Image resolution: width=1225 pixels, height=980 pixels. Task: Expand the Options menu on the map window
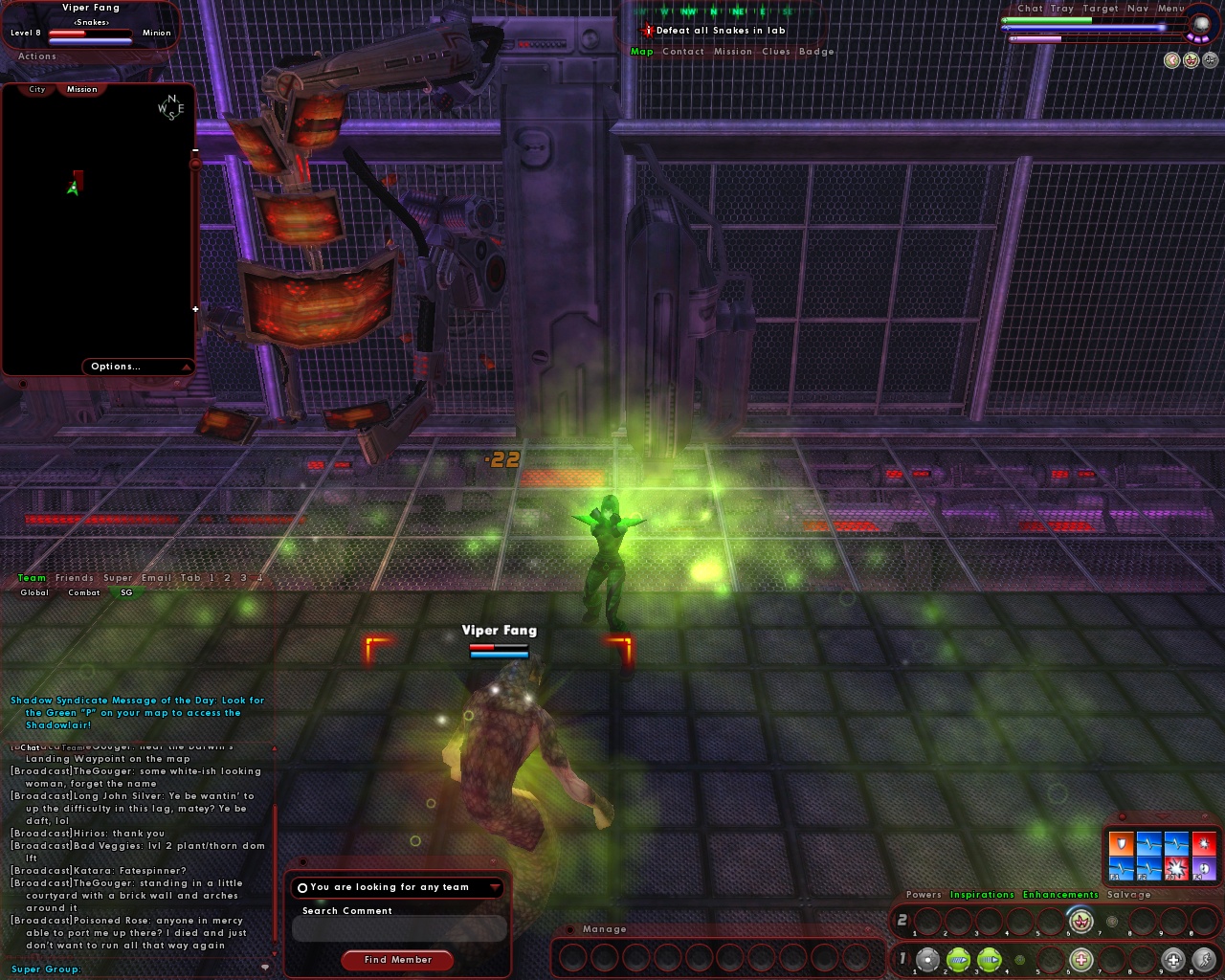click(x=116, y=366)
